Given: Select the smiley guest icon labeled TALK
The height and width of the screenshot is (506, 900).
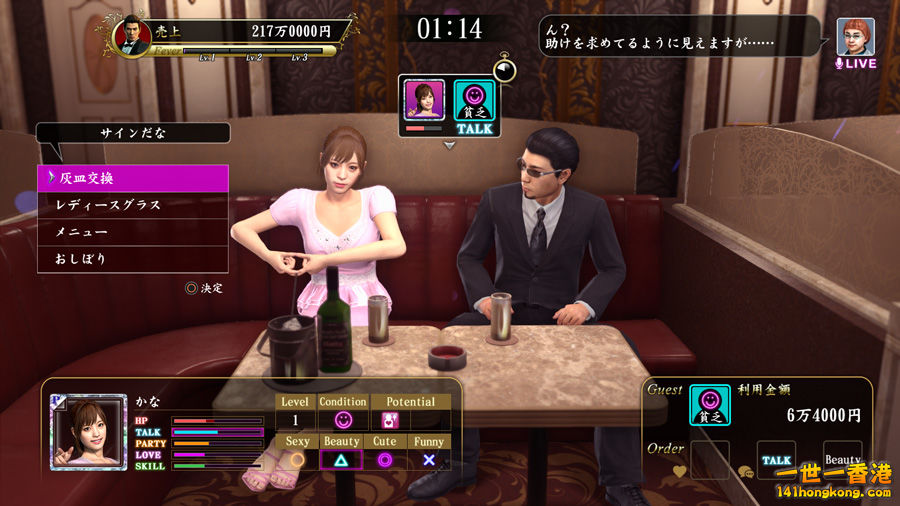Looking at the screenshot, I should [475, 101].
